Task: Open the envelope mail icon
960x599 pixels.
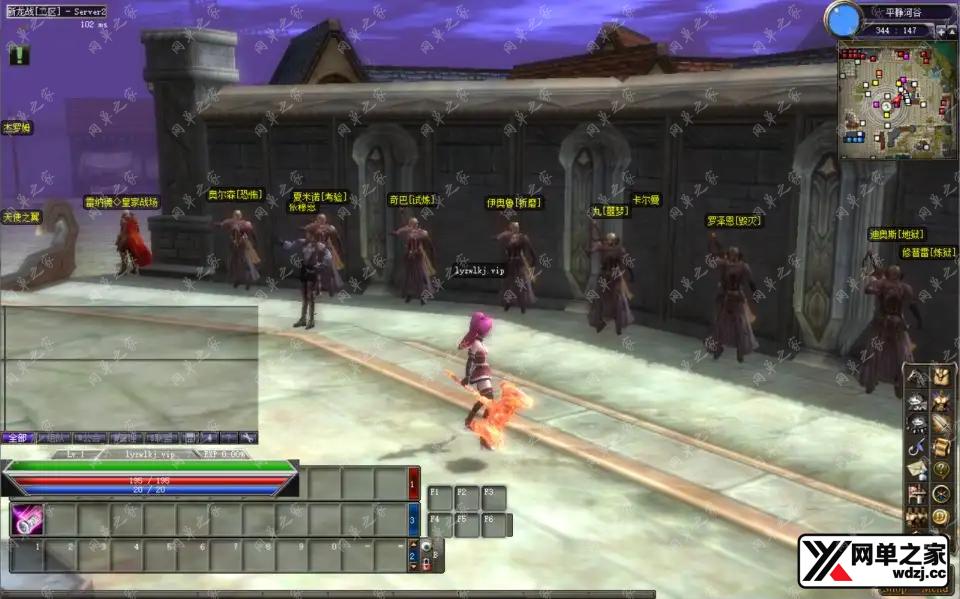Action: [915, 469]
